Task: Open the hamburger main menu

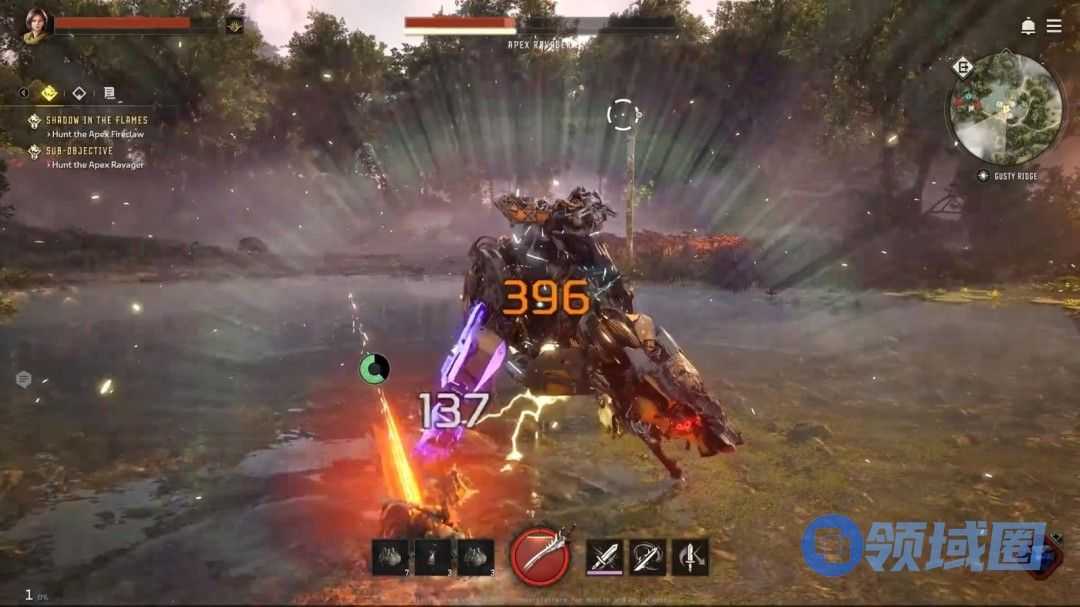Action: click(1054, 26)
